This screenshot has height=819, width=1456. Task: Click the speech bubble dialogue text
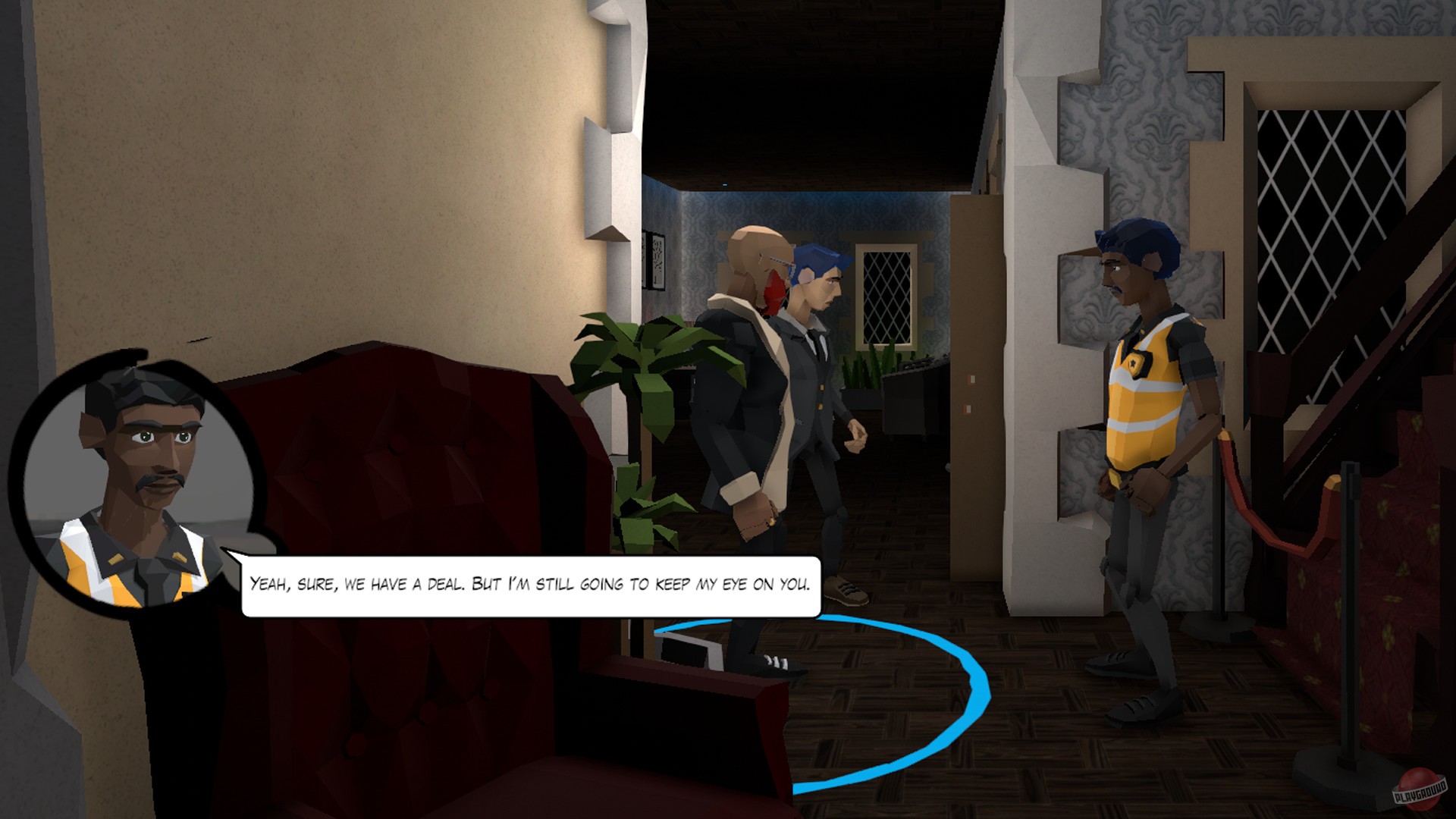pos(531,584)
